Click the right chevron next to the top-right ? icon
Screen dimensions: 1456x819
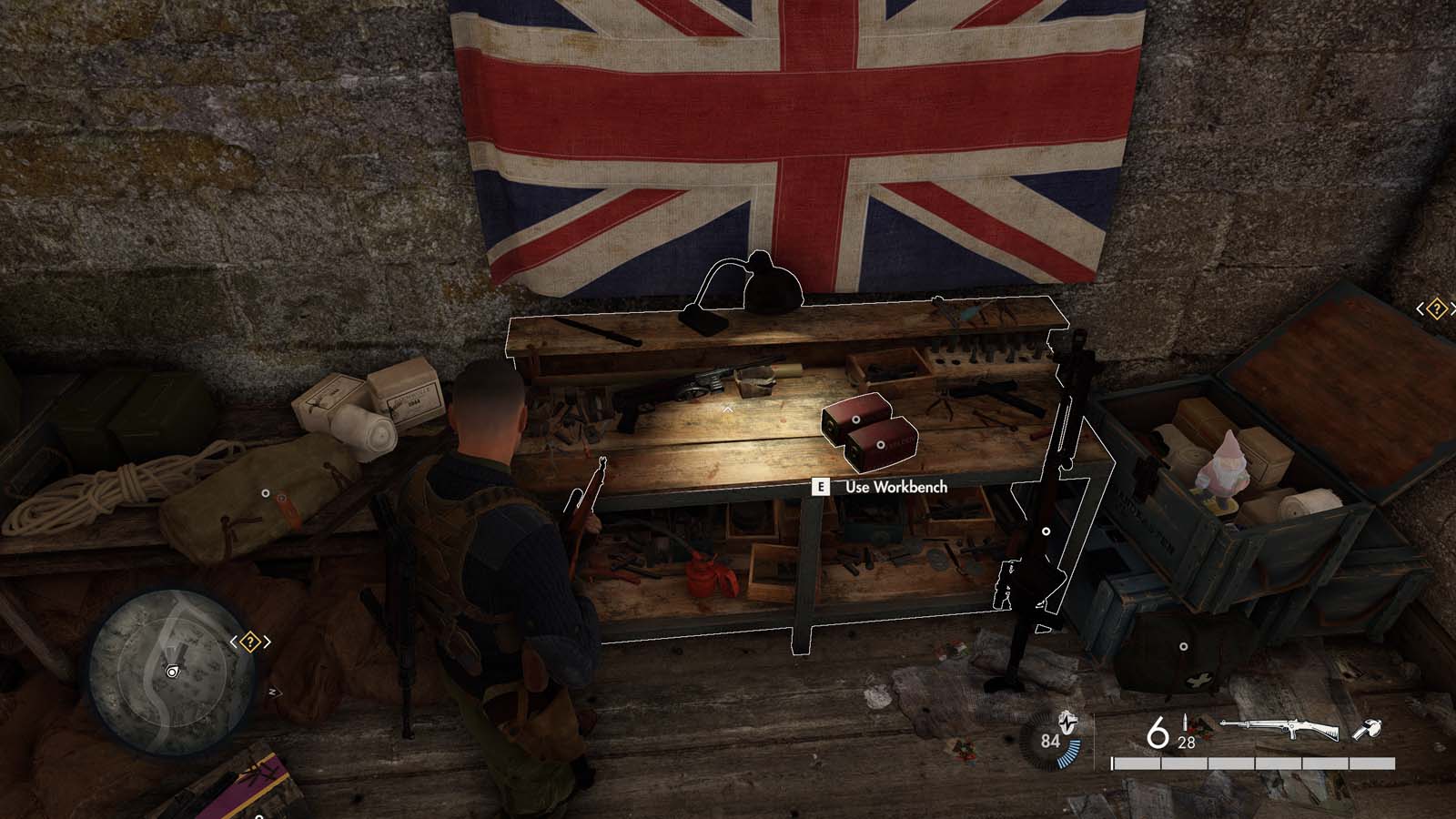pos(1453,309)
